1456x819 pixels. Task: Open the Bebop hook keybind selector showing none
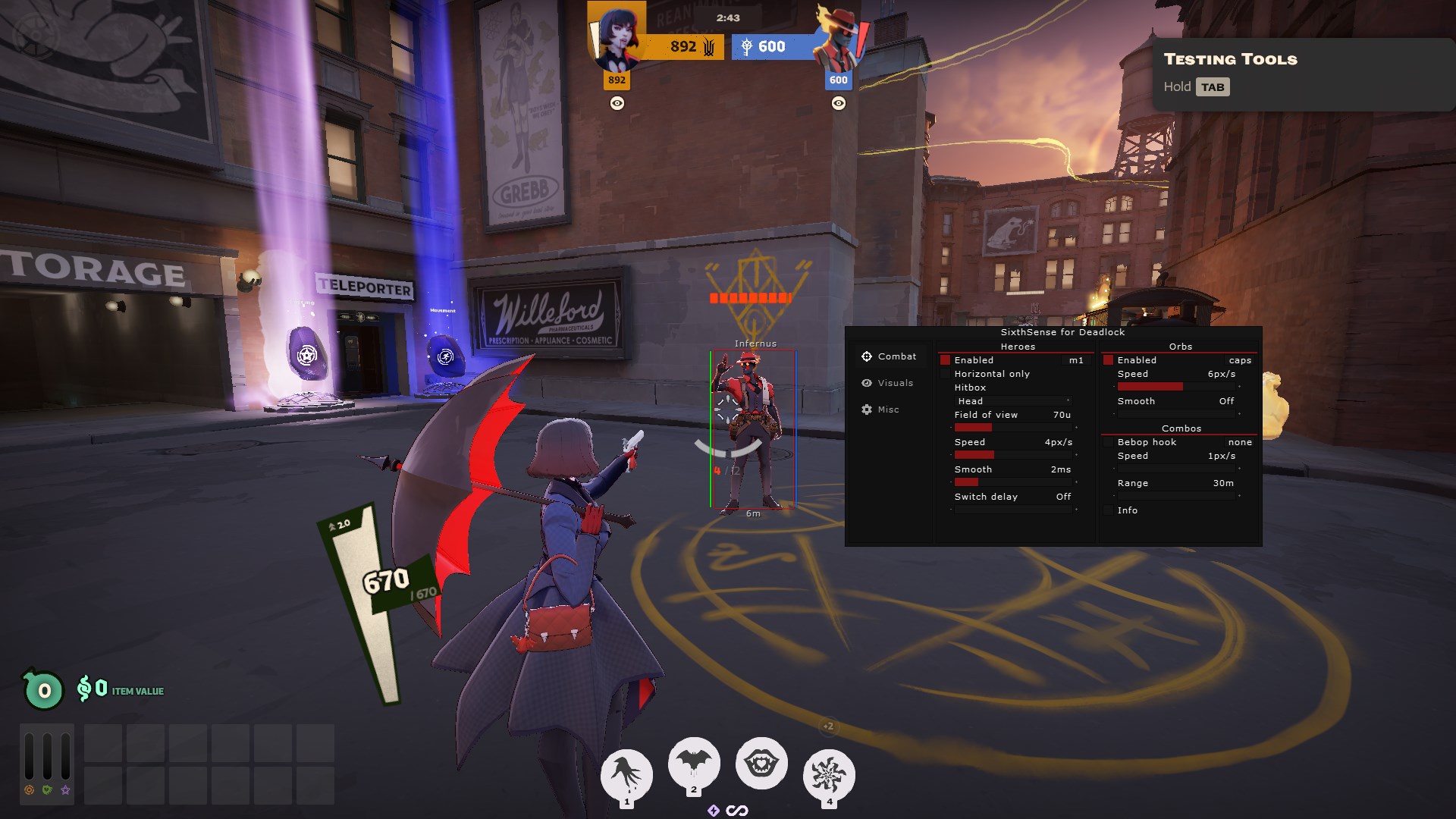[1241, 442]
